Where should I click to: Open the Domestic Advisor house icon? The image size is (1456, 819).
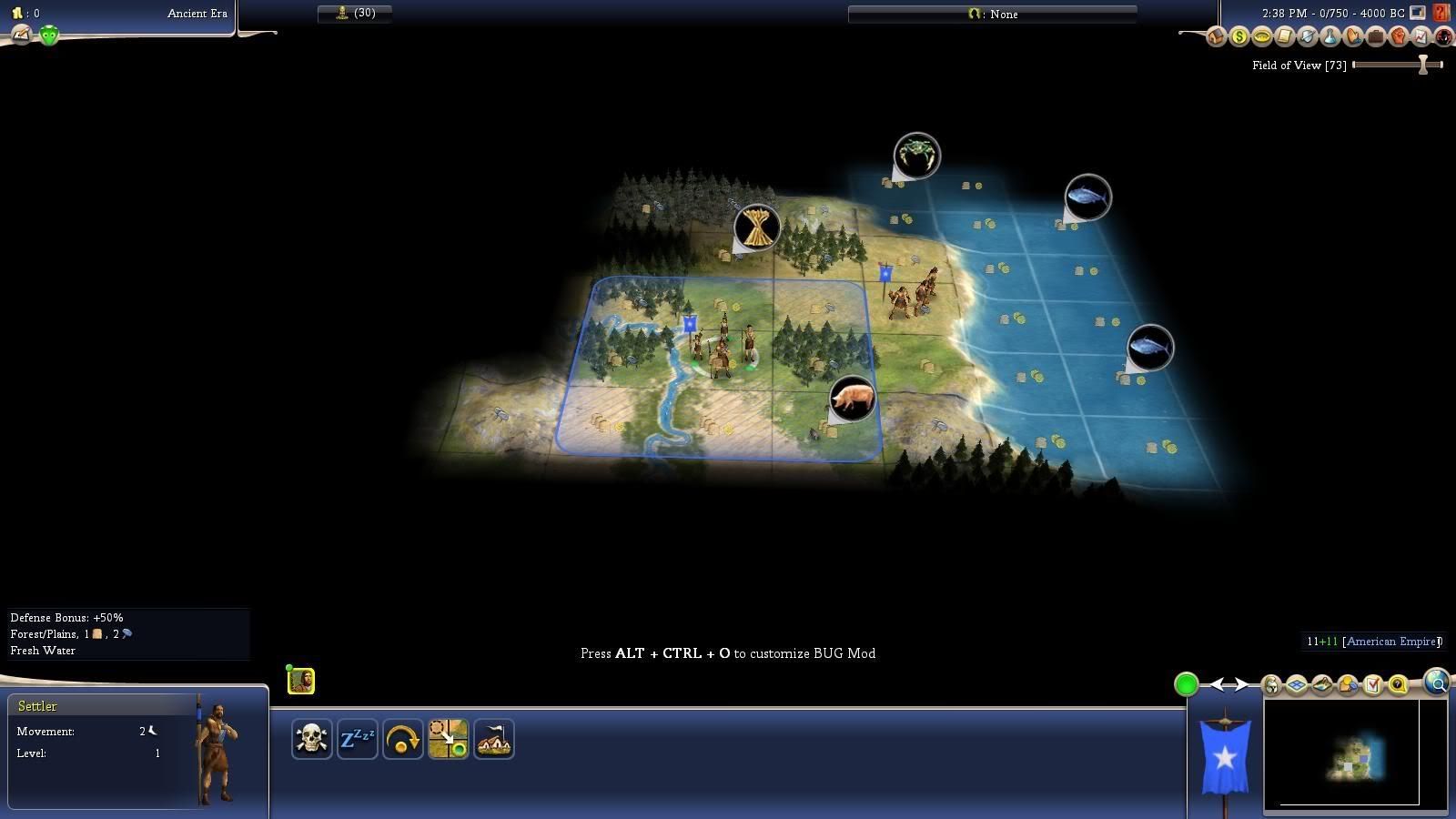click(1216, 37)
